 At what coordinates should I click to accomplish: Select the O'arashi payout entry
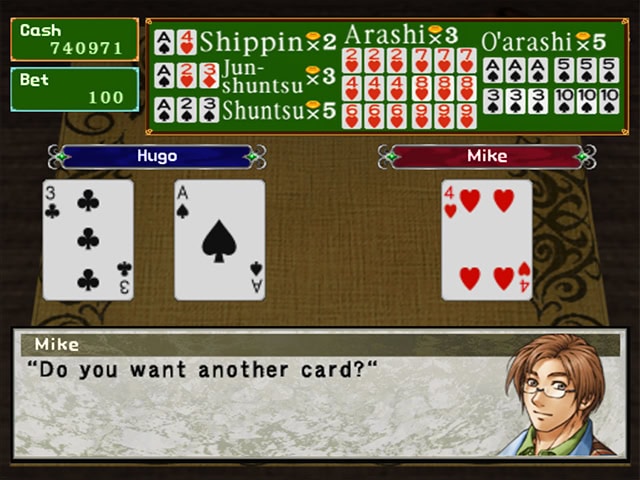(x=549, y=76)
